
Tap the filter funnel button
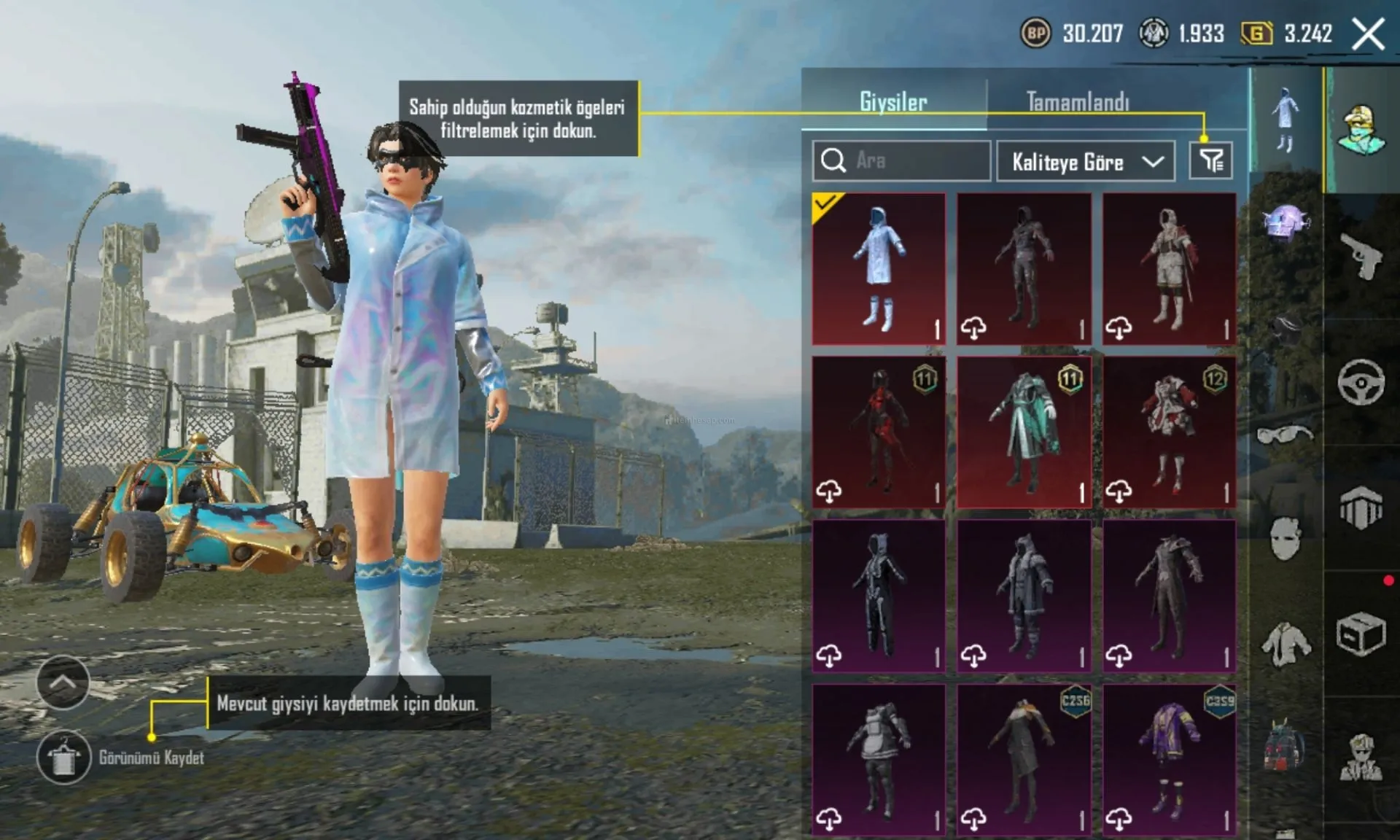pyautogui.click(x=1210, y=160)
